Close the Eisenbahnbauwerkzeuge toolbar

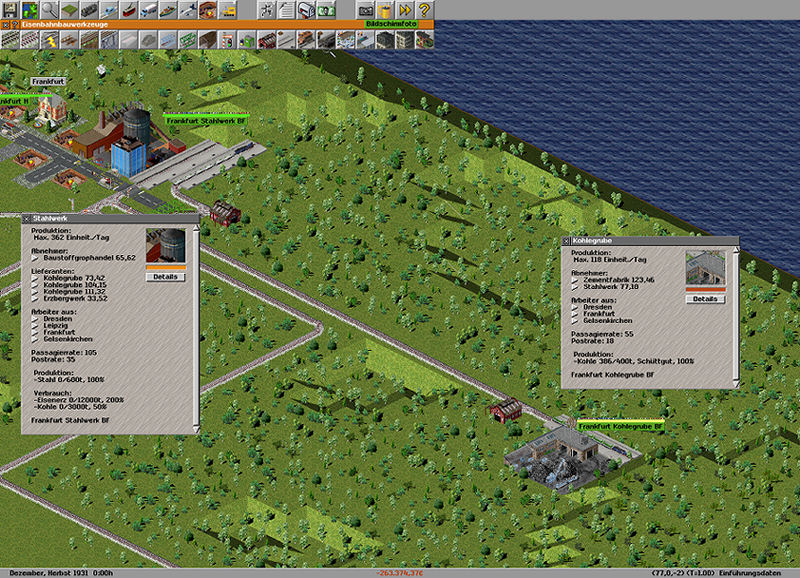coord(6,22)
